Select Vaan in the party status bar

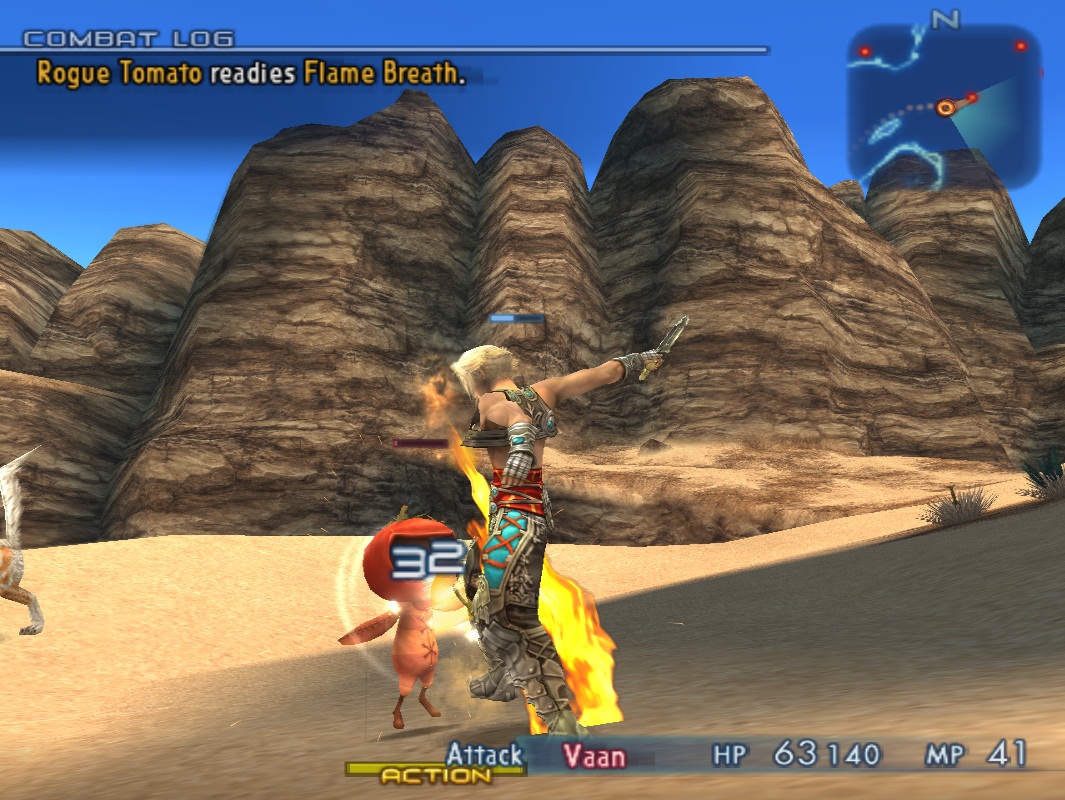click(593, 756)
